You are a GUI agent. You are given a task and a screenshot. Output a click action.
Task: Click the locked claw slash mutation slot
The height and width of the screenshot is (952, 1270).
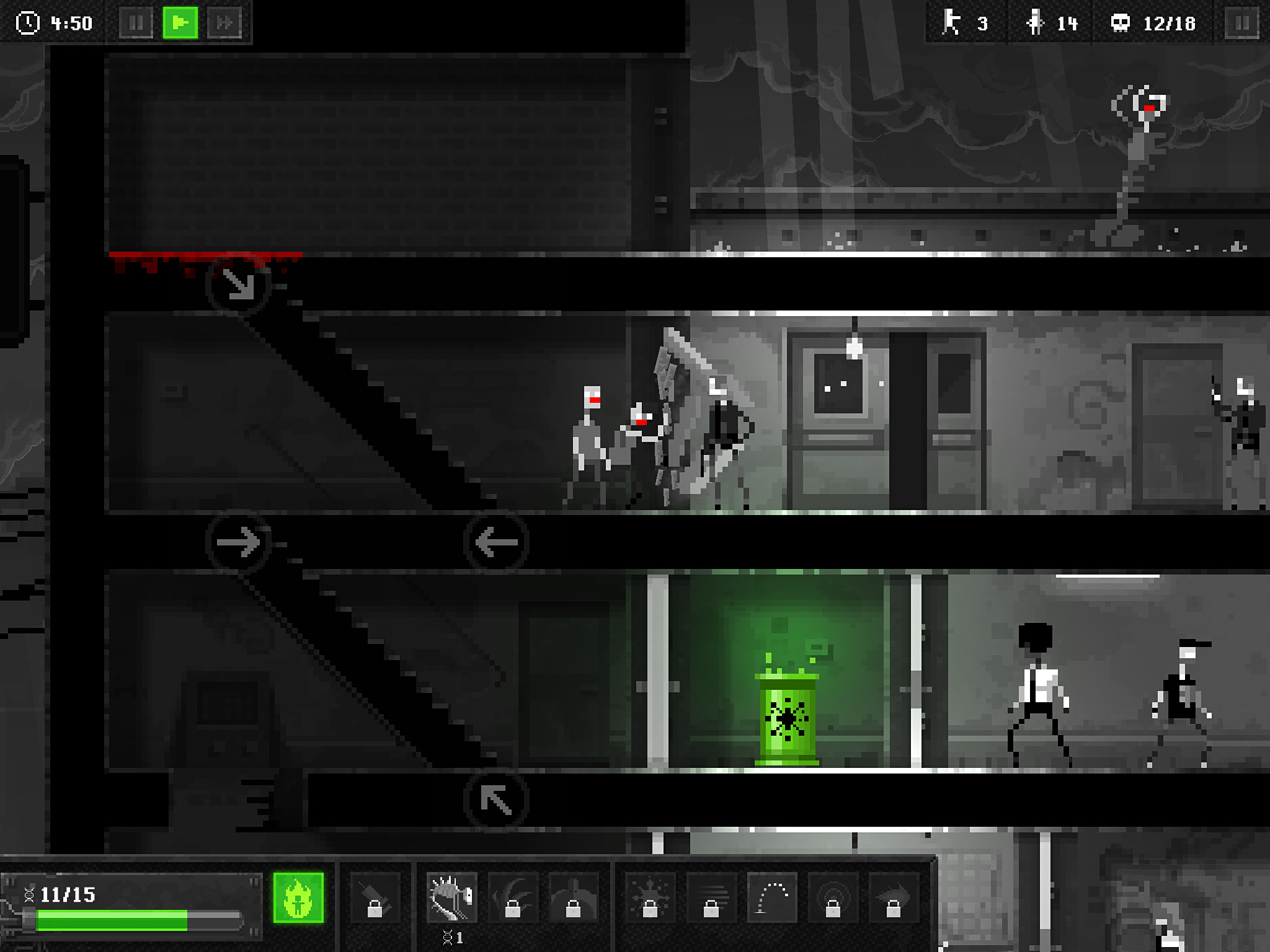tap(513, 897)
